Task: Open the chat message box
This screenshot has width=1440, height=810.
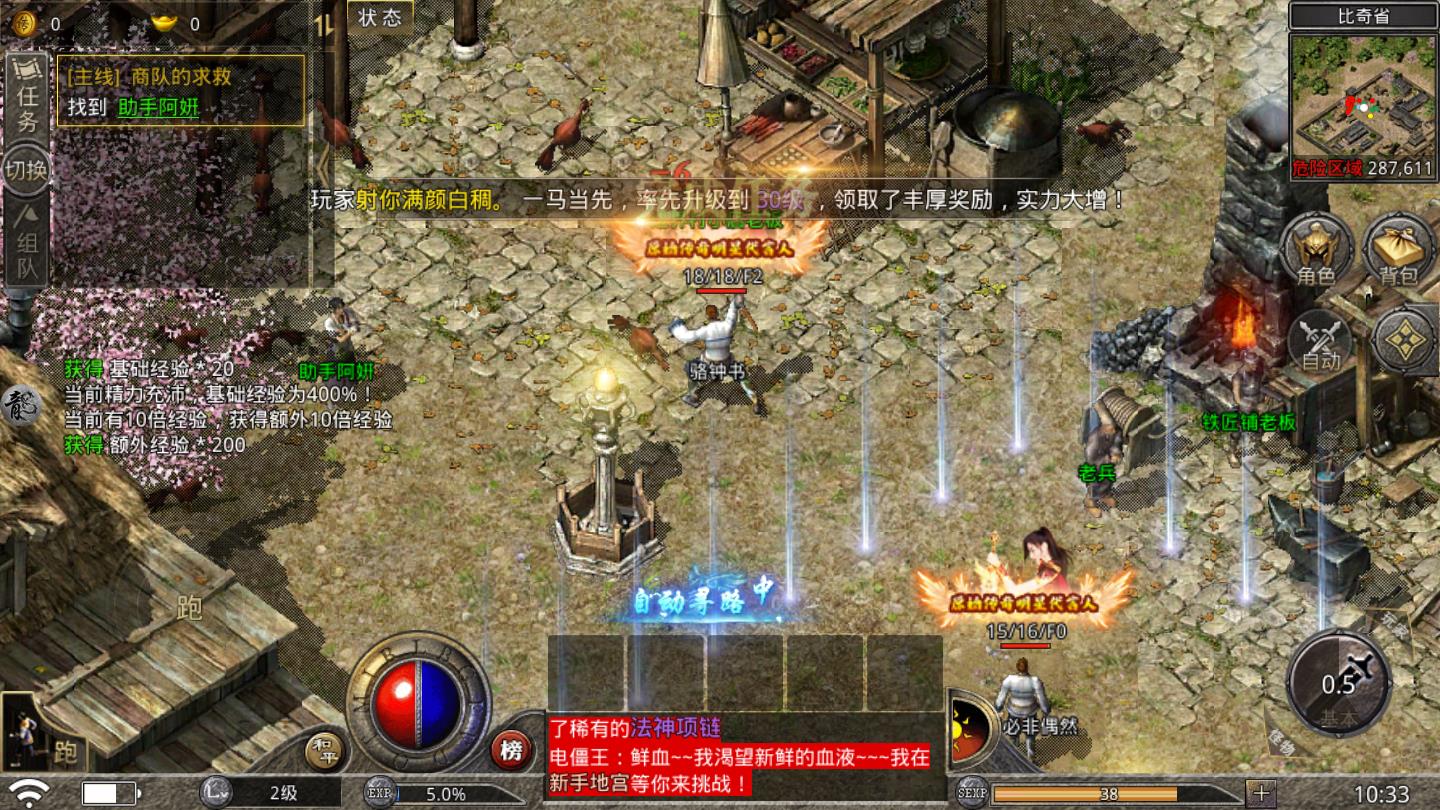Action: click(740, 755)
